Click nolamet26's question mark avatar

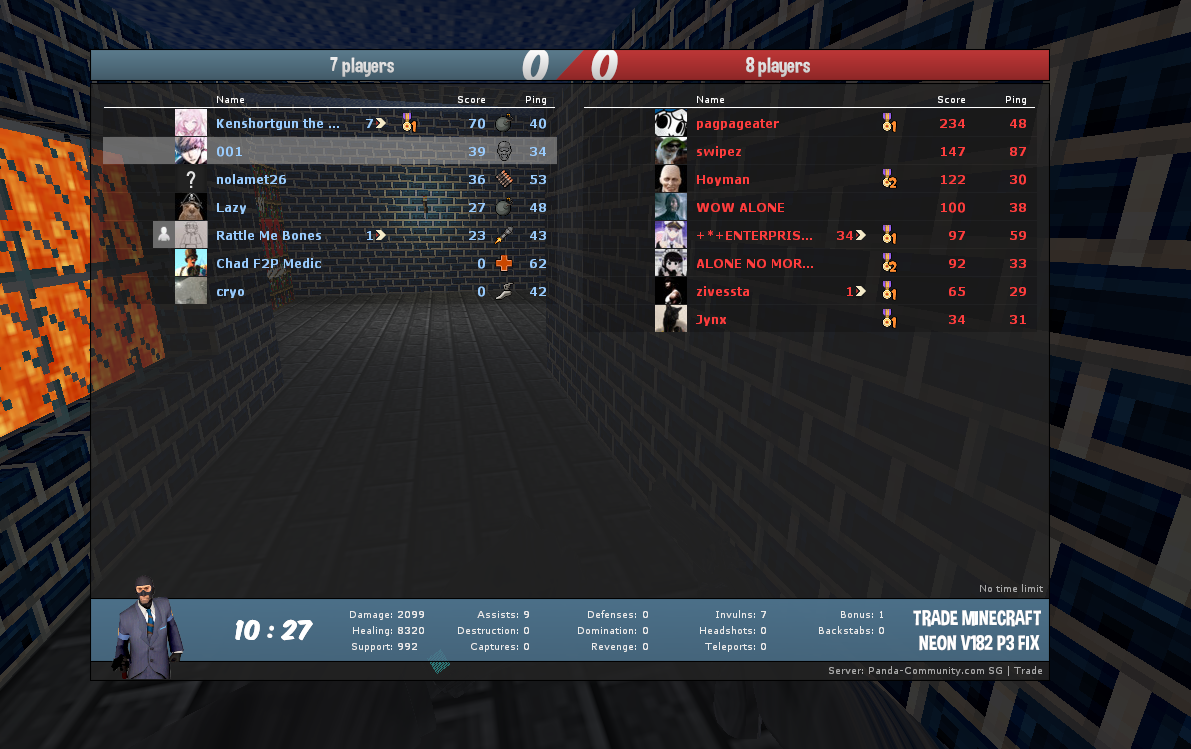click(x=191, y=179)
